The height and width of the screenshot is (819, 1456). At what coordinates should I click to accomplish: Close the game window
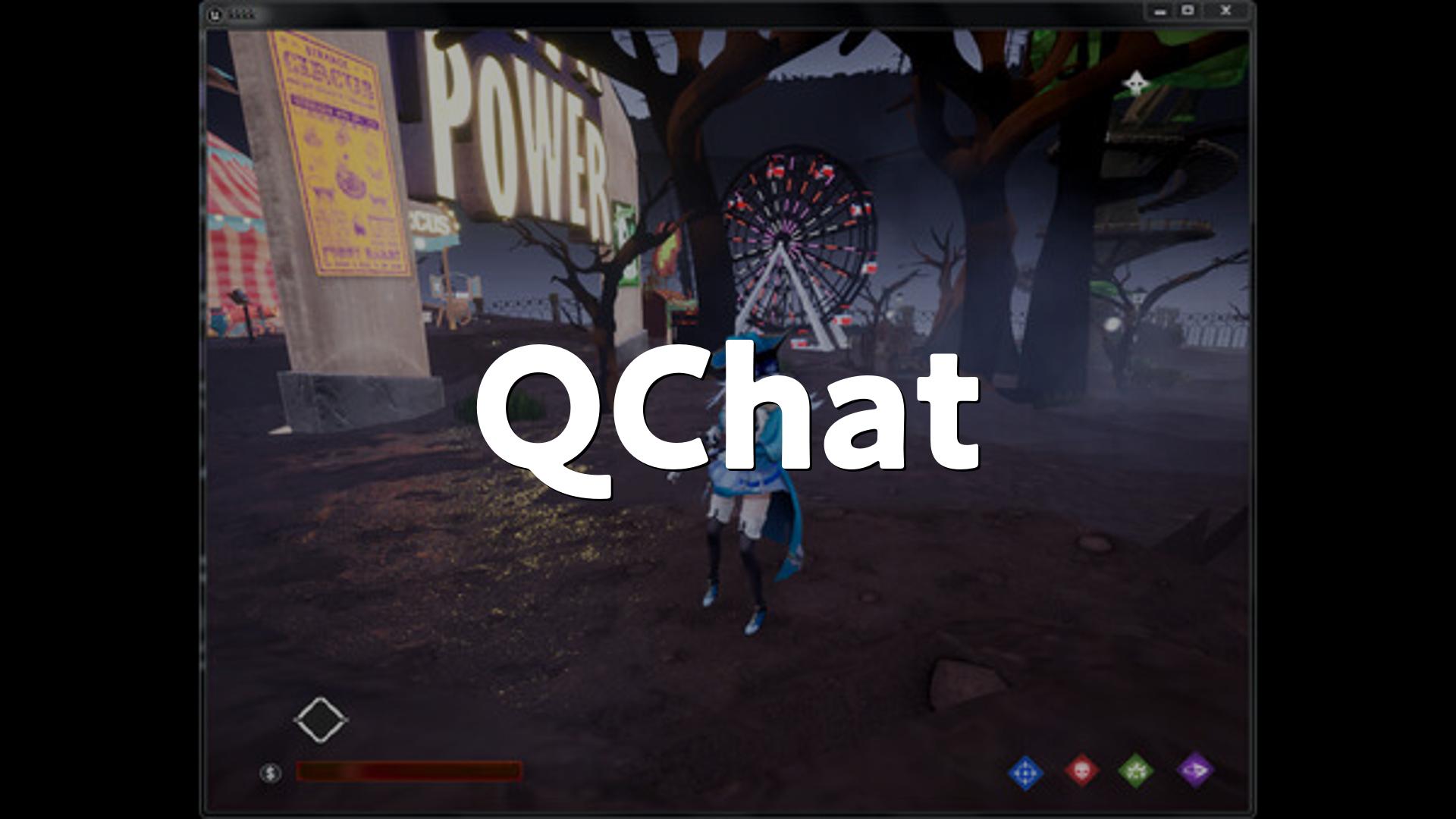[x=1225, y=11]
